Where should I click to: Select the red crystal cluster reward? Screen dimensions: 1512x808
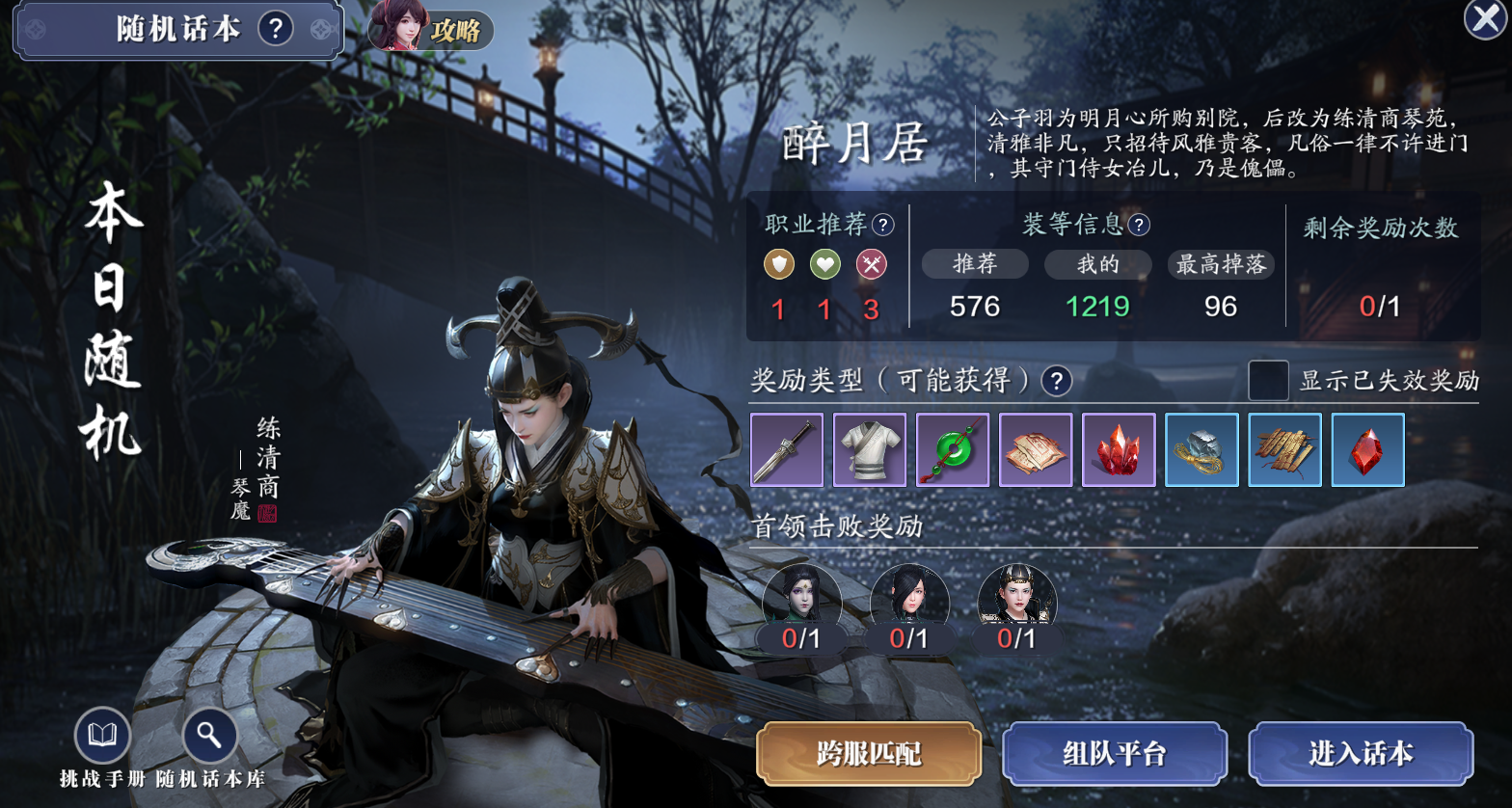coord(1119,449)
